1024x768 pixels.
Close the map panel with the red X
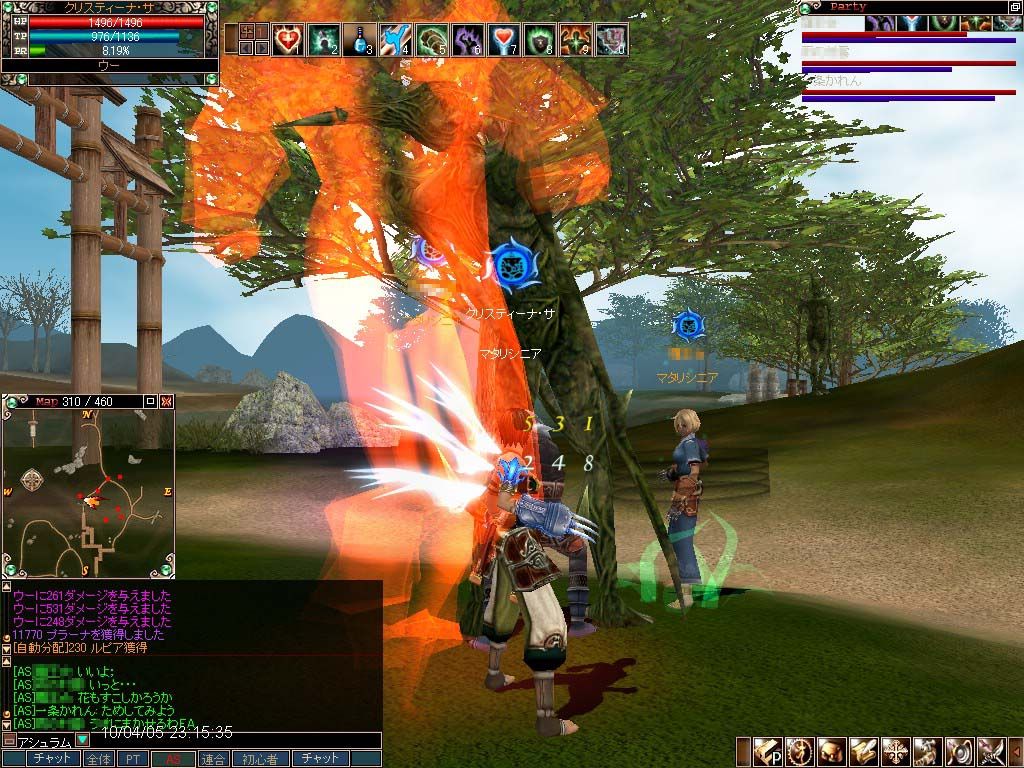(x=167, y=401)
